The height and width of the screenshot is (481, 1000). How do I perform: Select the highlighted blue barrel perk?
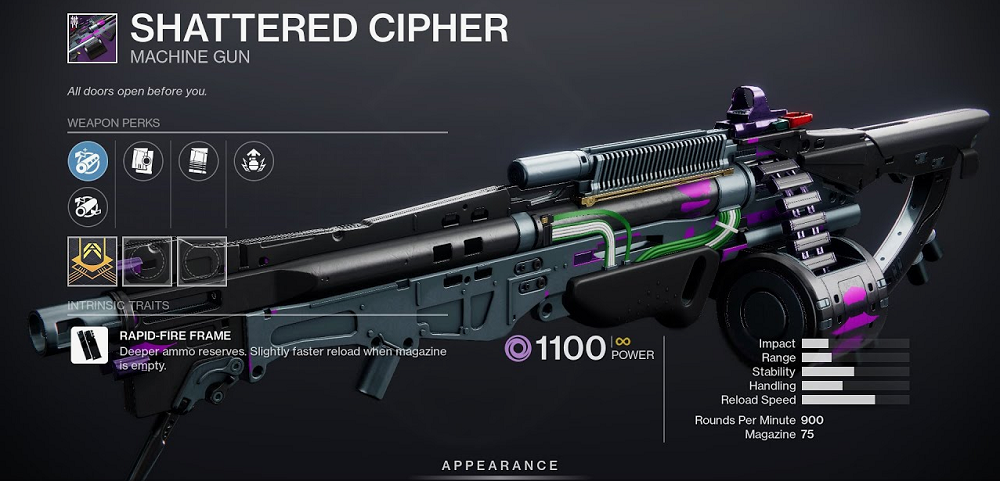tap(88, 160)
